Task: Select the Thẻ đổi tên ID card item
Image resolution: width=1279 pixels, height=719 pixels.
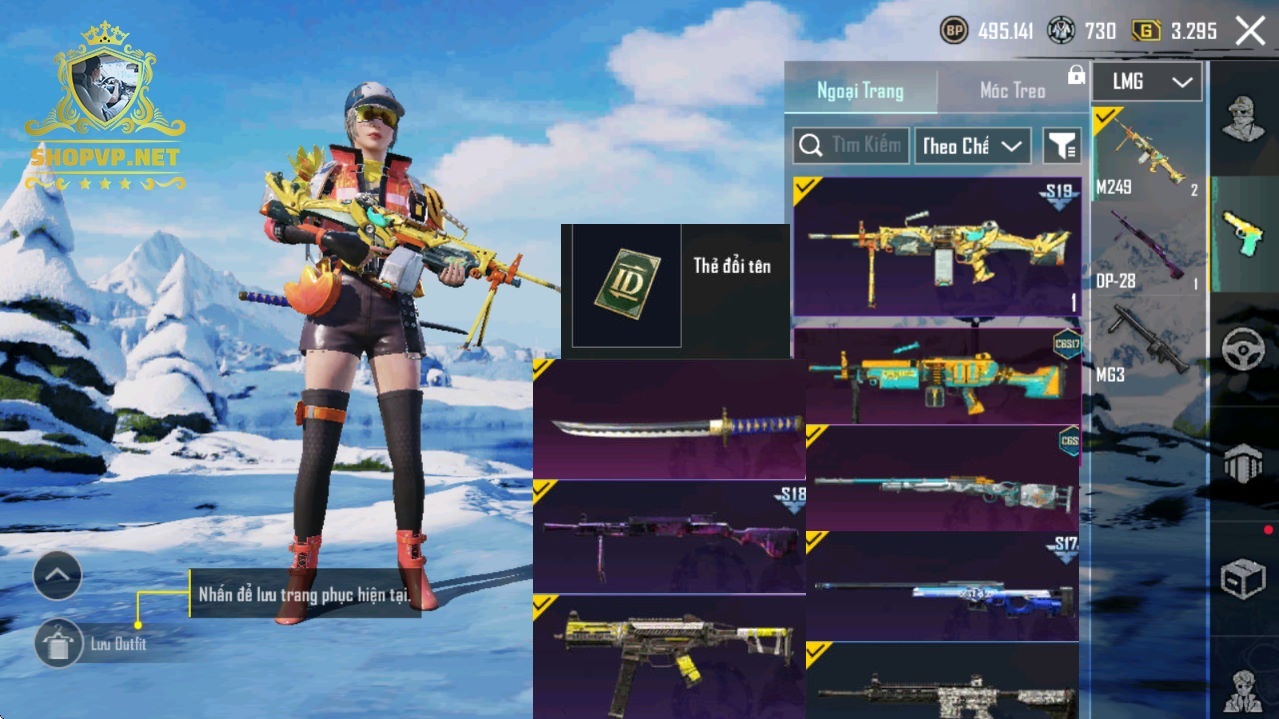Action: [x=627, y=286]
